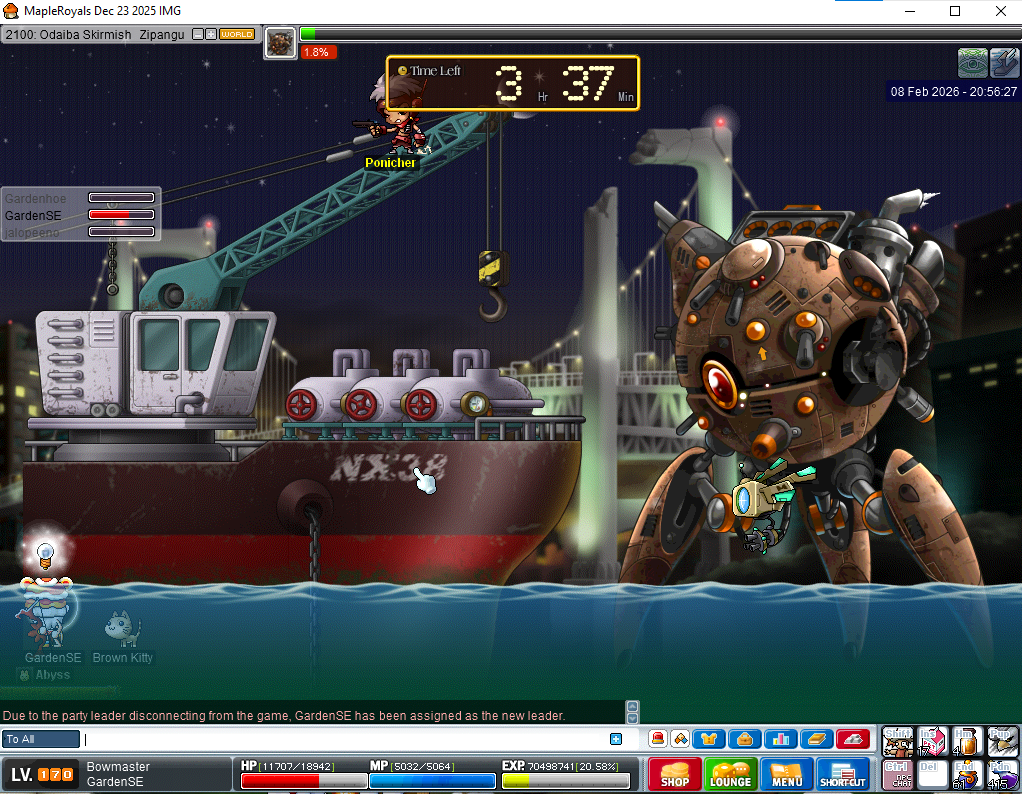The width and height of the screenshot is (1022, 794).
Task: Click the chat text input field
Action: click(x=345, y=739)
